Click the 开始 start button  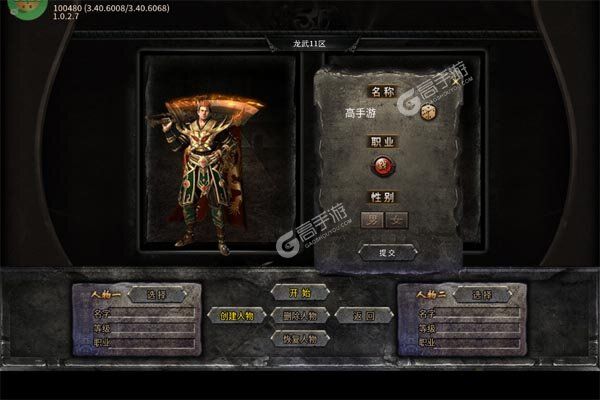coord(300,292)
